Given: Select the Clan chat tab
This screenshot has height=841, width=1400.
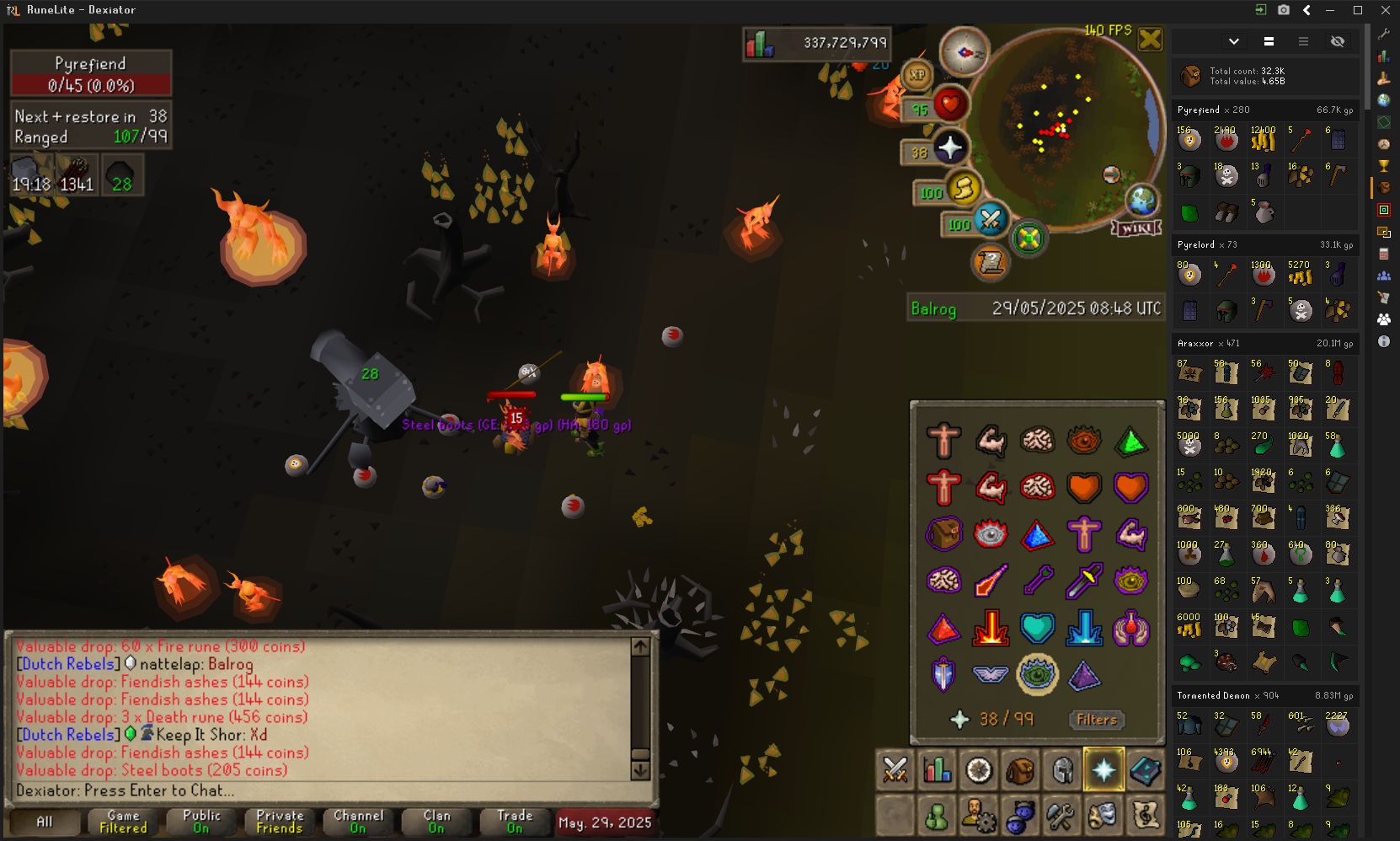Looking at the screenshot, I should coord(436,822).
